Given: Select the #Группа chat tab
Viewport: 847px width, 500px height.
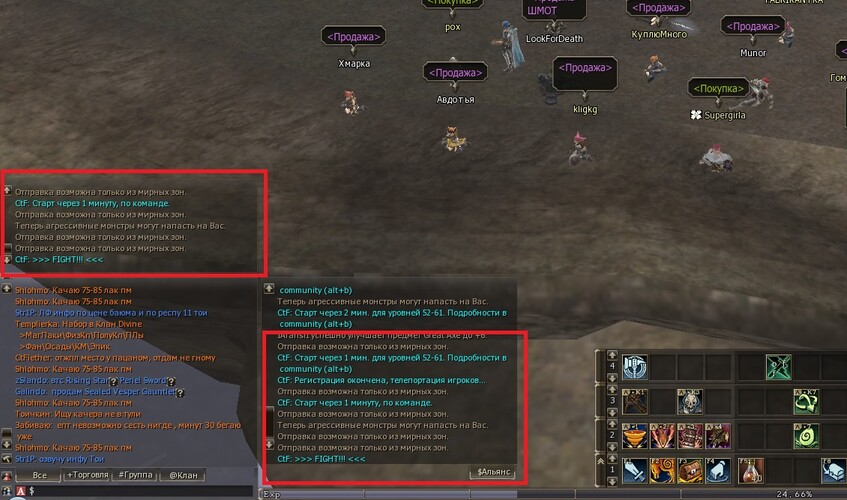Looking at the screenshot, I should point(135,476).
